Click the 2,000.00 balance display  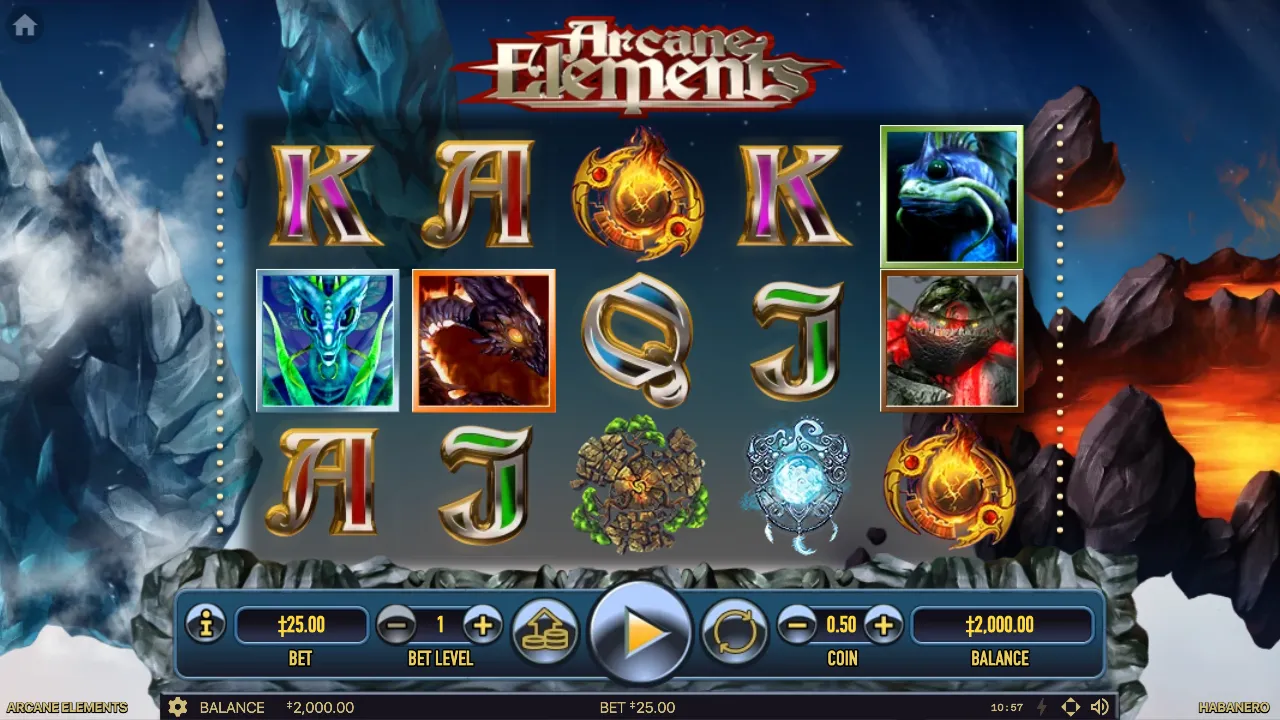pyautogui.click(x=1001, y=626)
